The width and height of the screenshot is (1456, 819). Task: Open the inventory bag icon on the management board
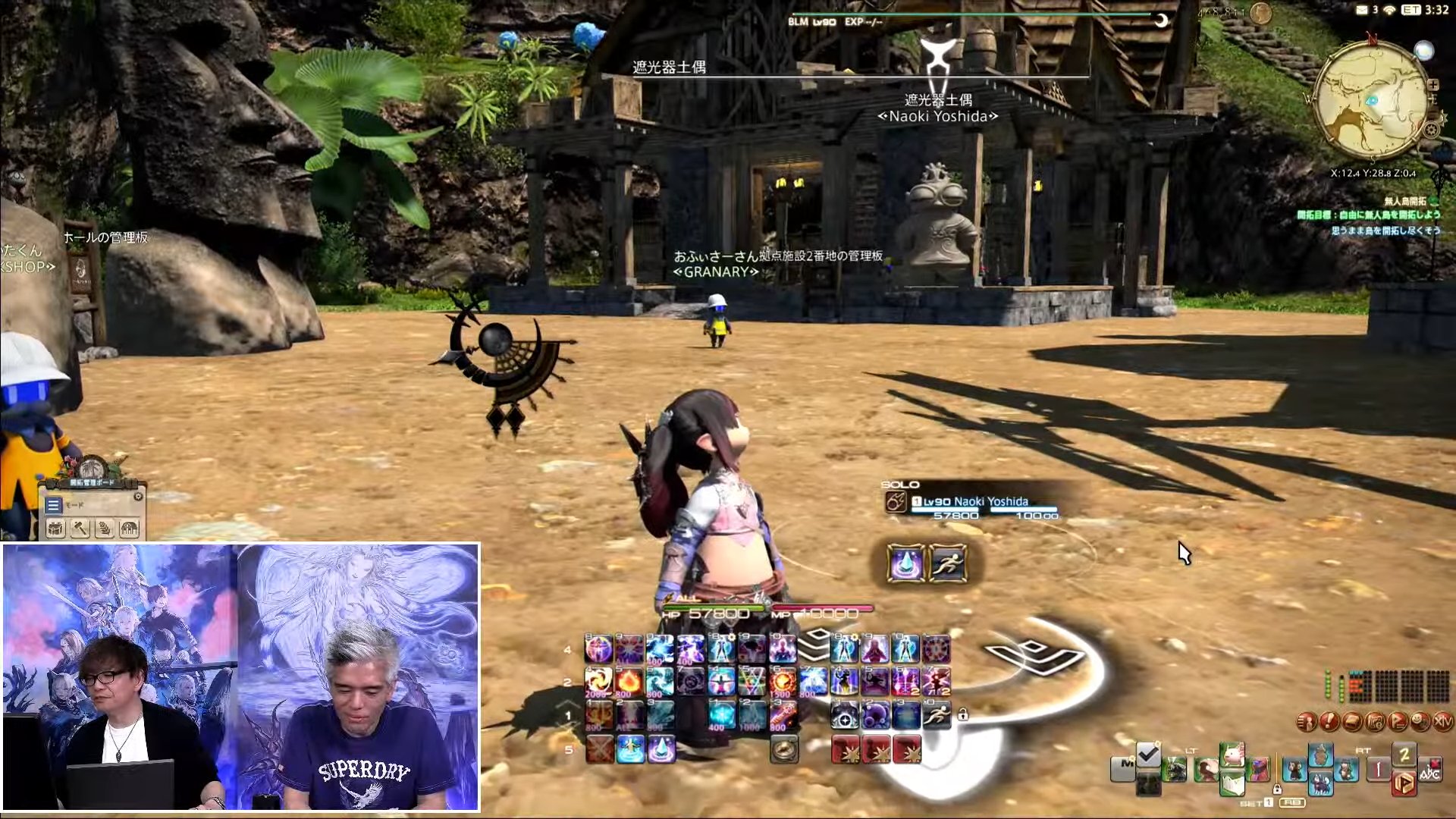pyautogui.click(x=55, y=529)
